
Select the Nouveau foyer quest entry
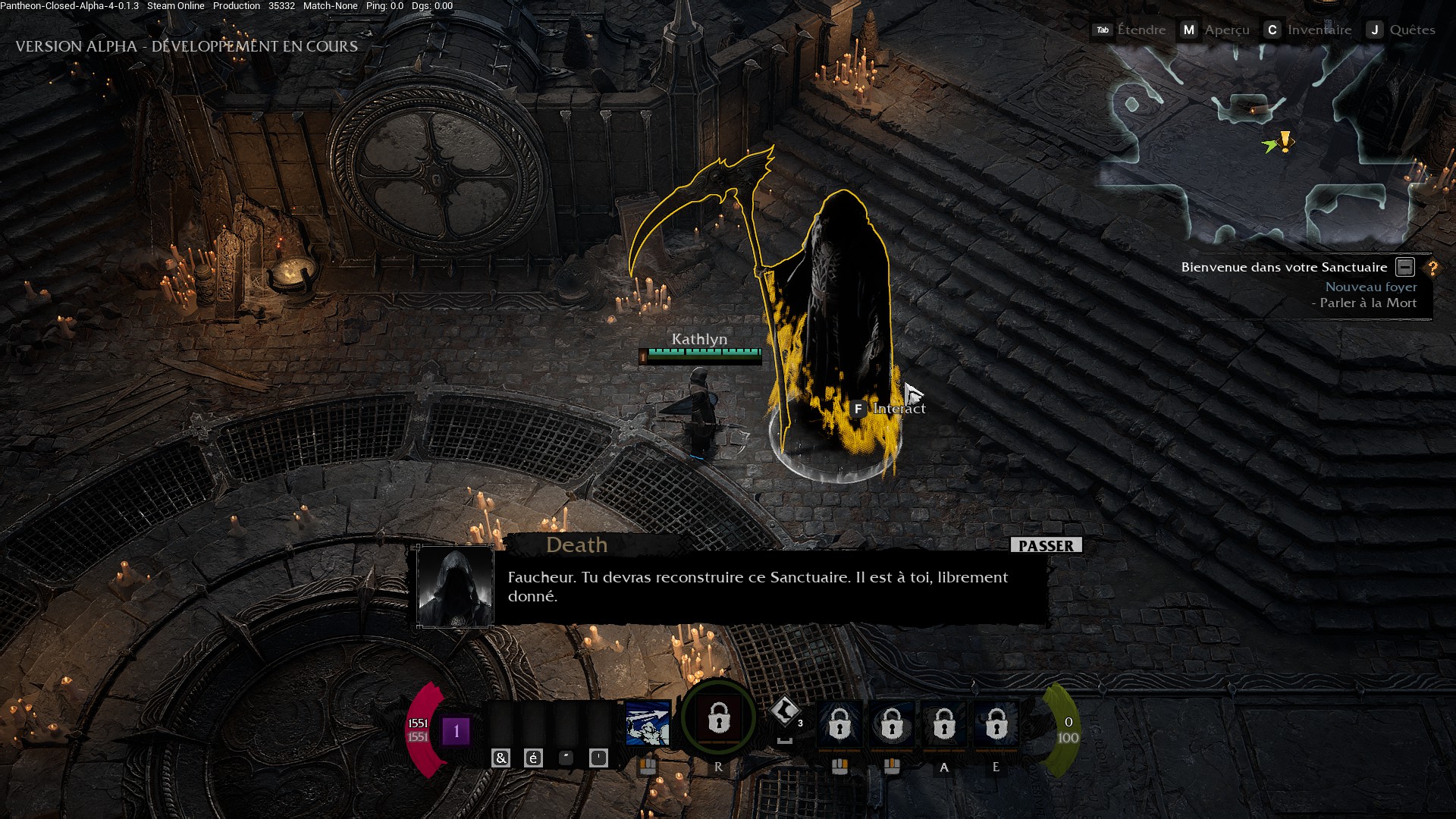click(x=1370, y=287)
